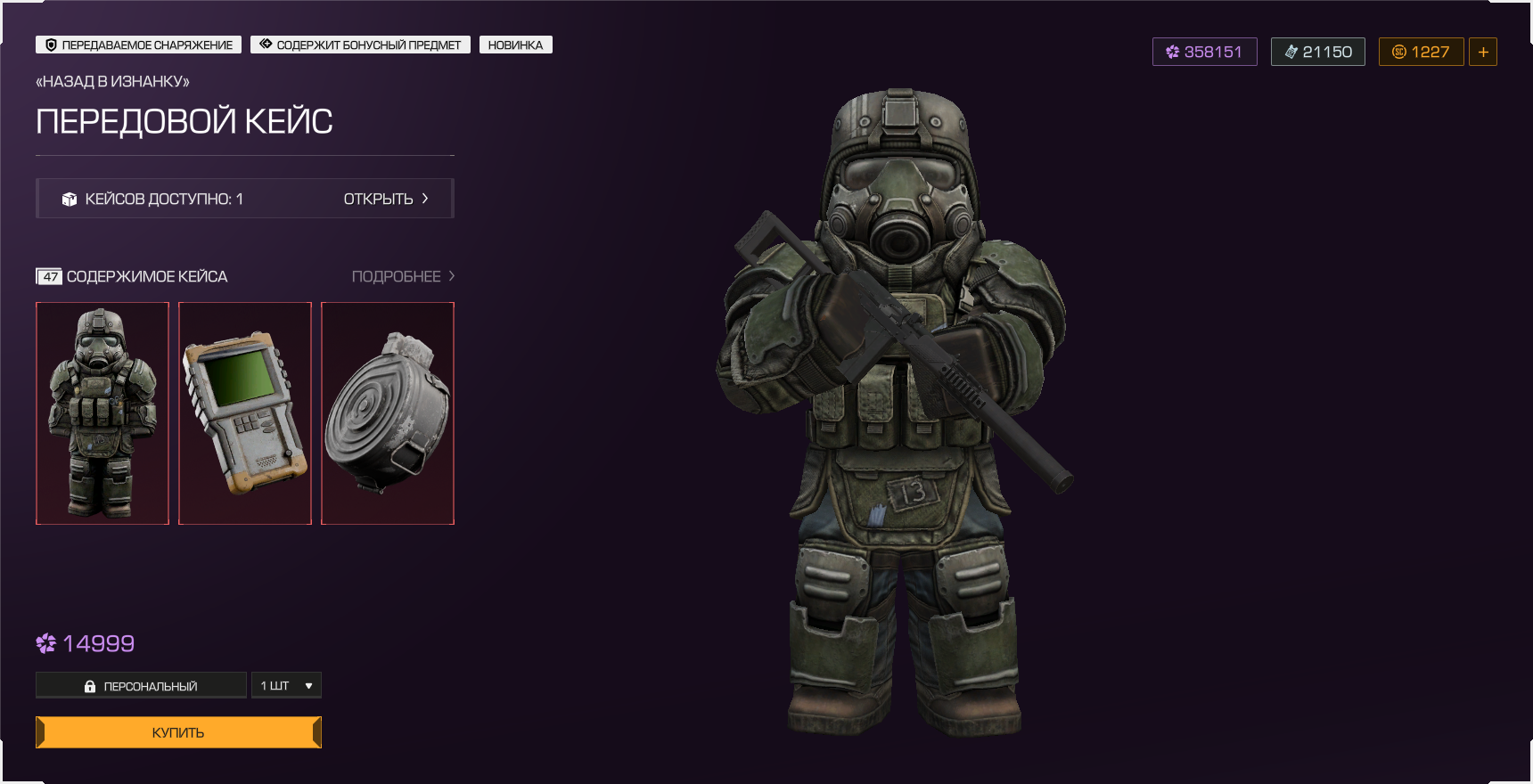The width and height of the screenshot is (1533, 784).
Task: Click the ПЕРЕДАВАЕМОЕ СНАРЯЖЕНИЕ tag
Action: [x=138, y=45]
